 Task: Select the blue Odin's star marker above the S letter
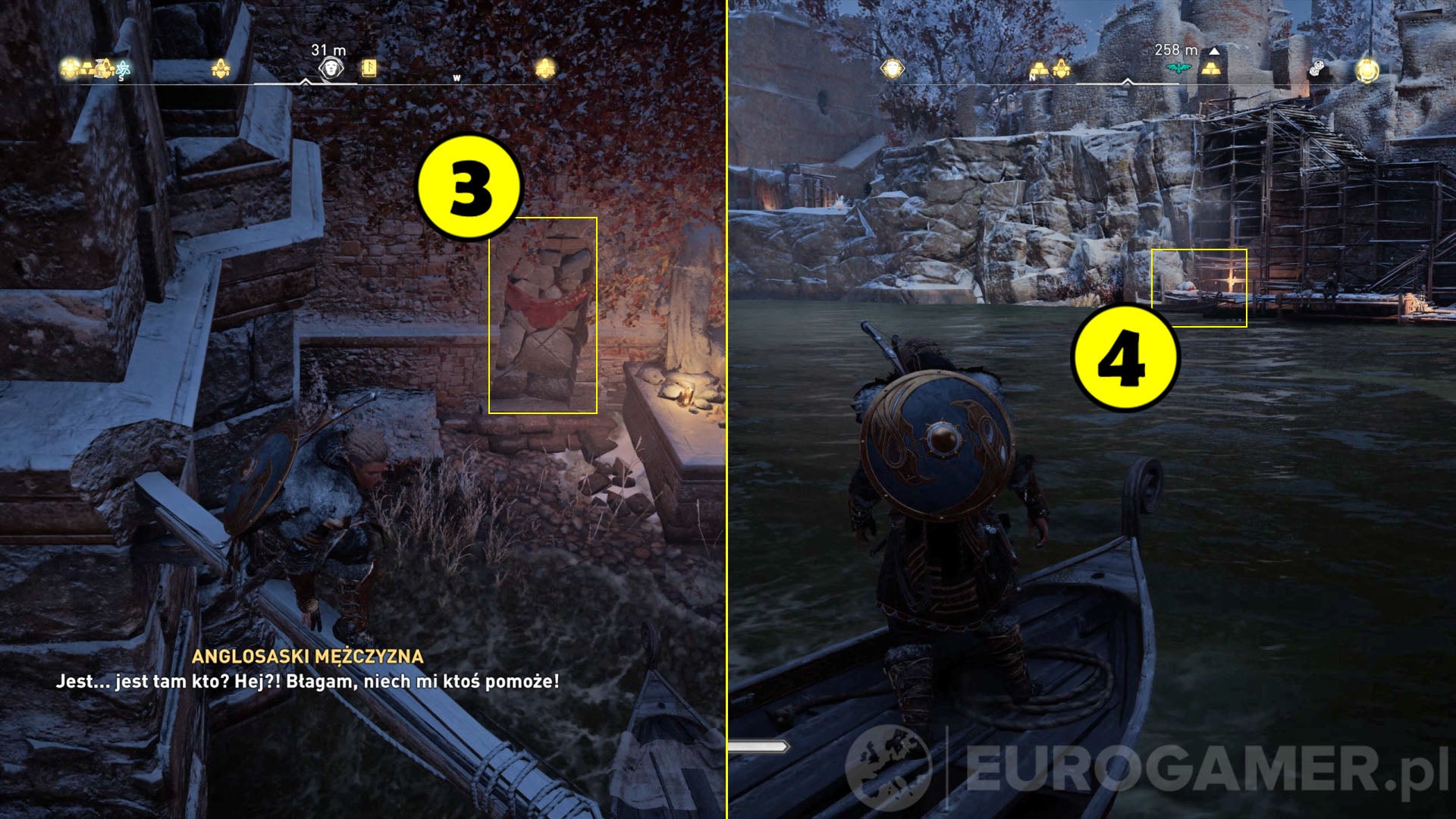pyautogui.click(x=121, y=68)
